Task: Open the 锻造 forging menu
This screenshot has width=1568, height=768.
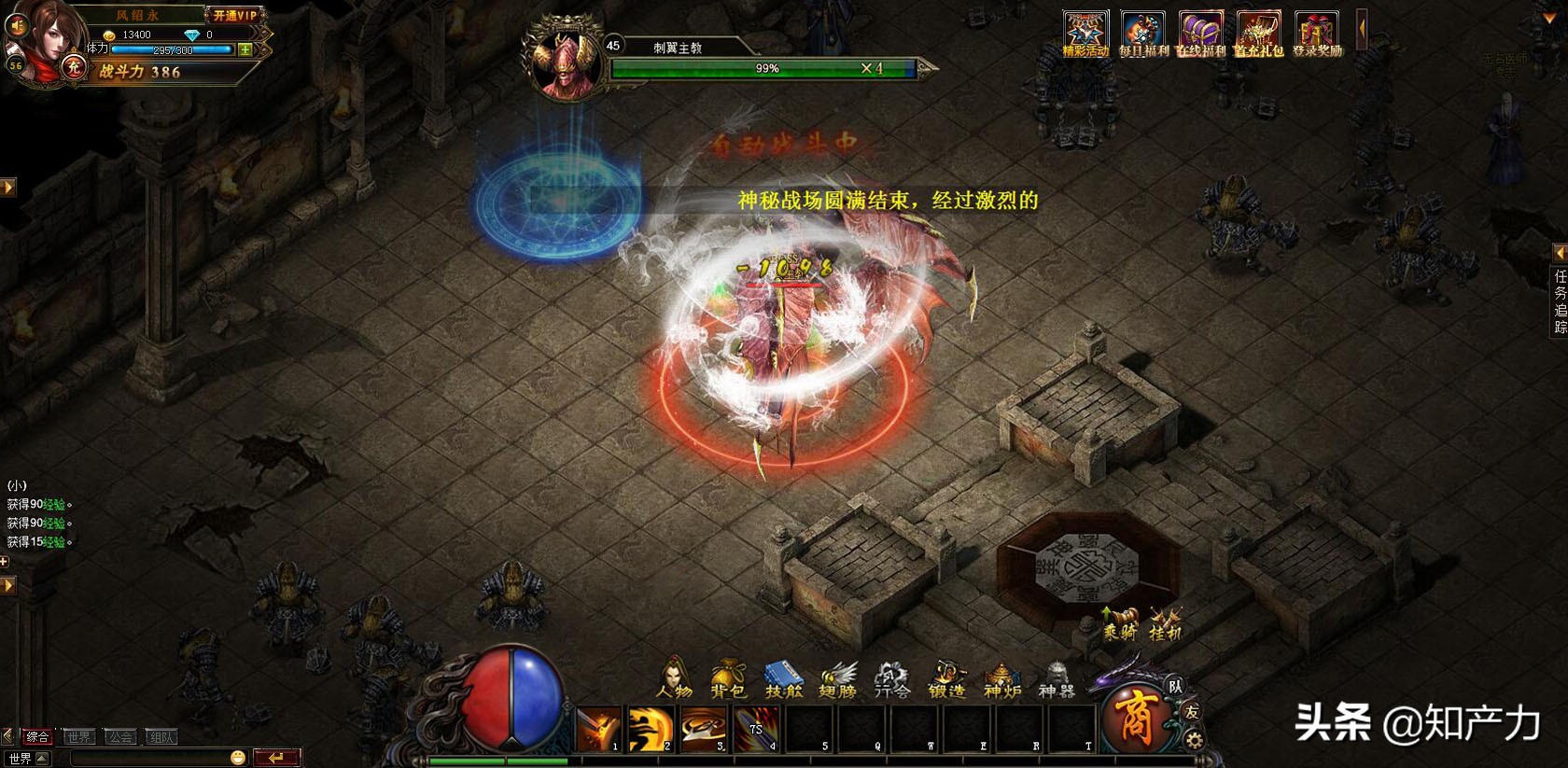Action: pos(946,678)
